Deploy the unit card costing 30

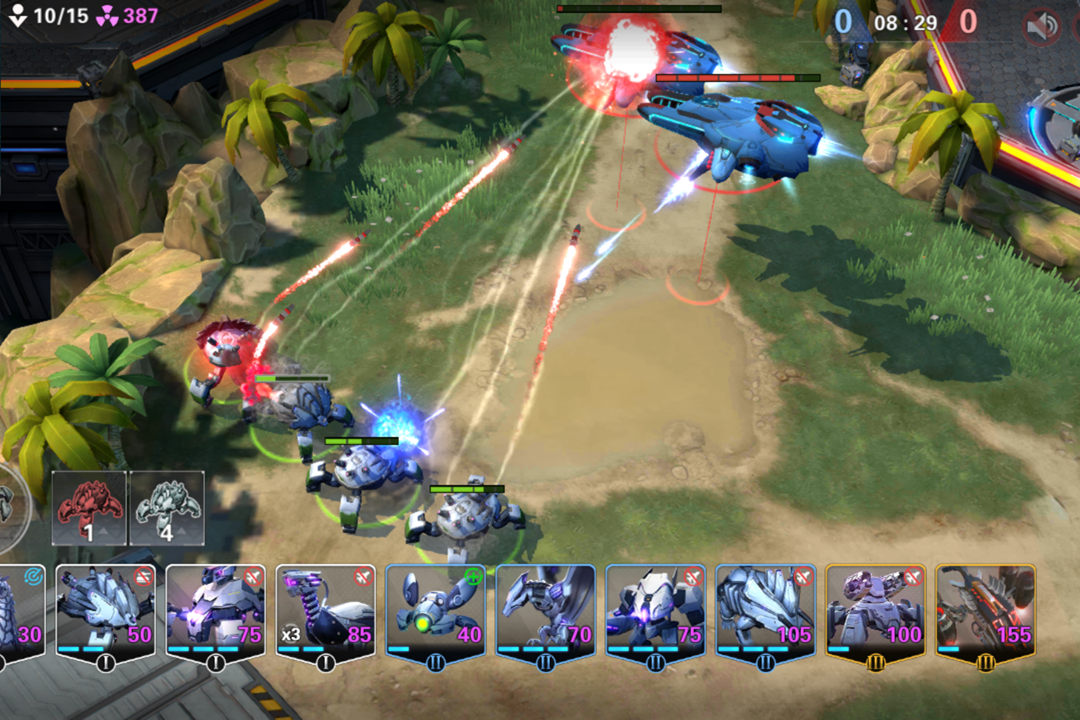pyautogui.click(x=20, y=610)
